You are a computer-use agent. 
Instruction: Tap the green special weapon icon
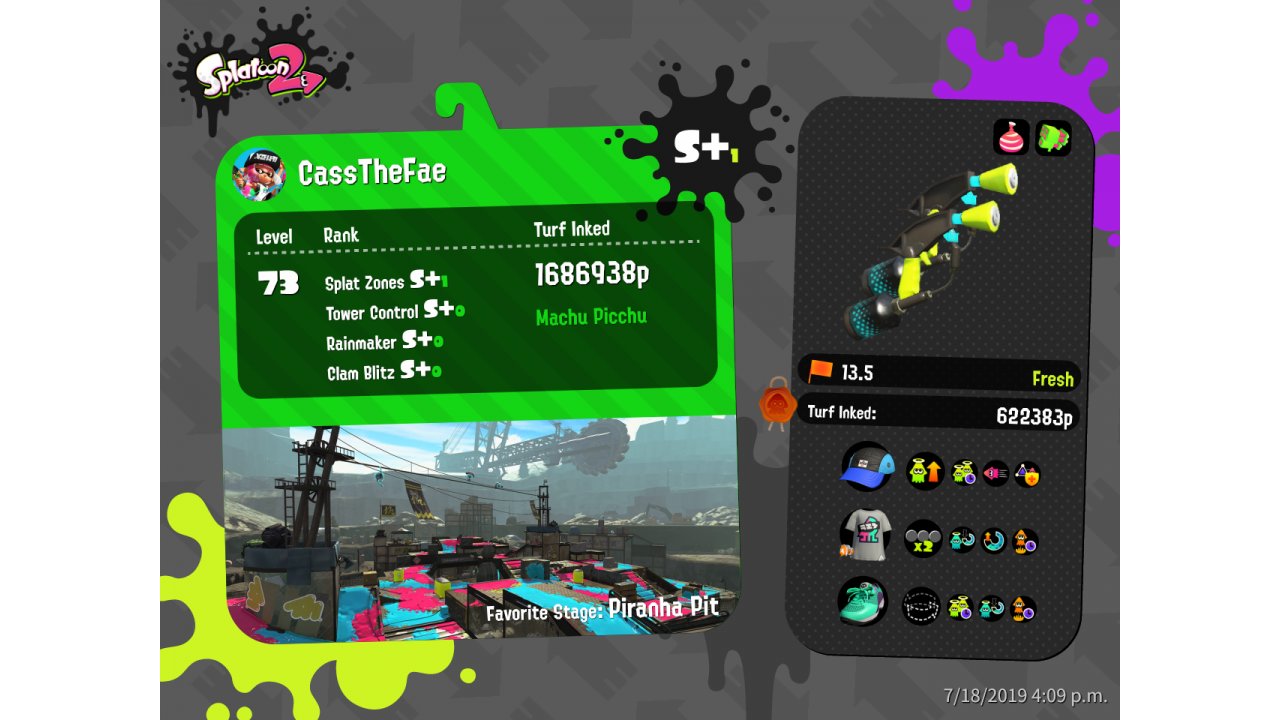click(1053, 138)
